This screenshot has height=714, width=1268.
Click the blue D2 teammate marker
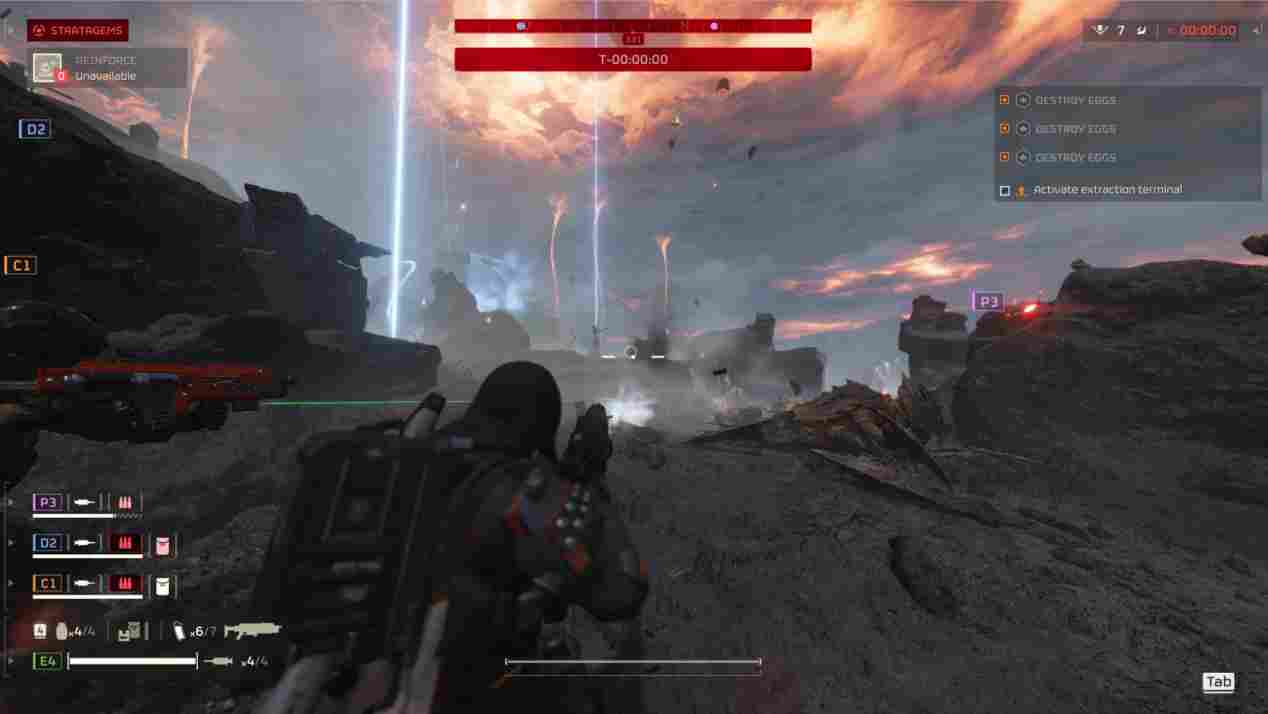click(x=34, y=129)
